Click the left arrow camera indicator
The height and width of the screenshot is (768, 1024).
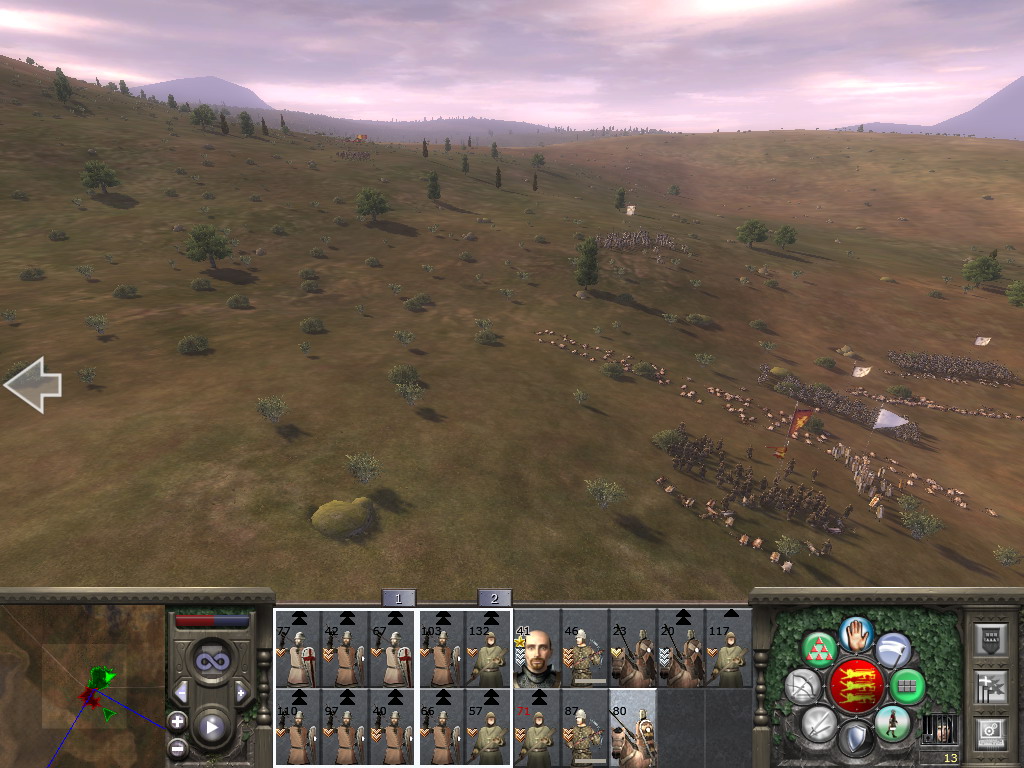(x=33, y=387)
